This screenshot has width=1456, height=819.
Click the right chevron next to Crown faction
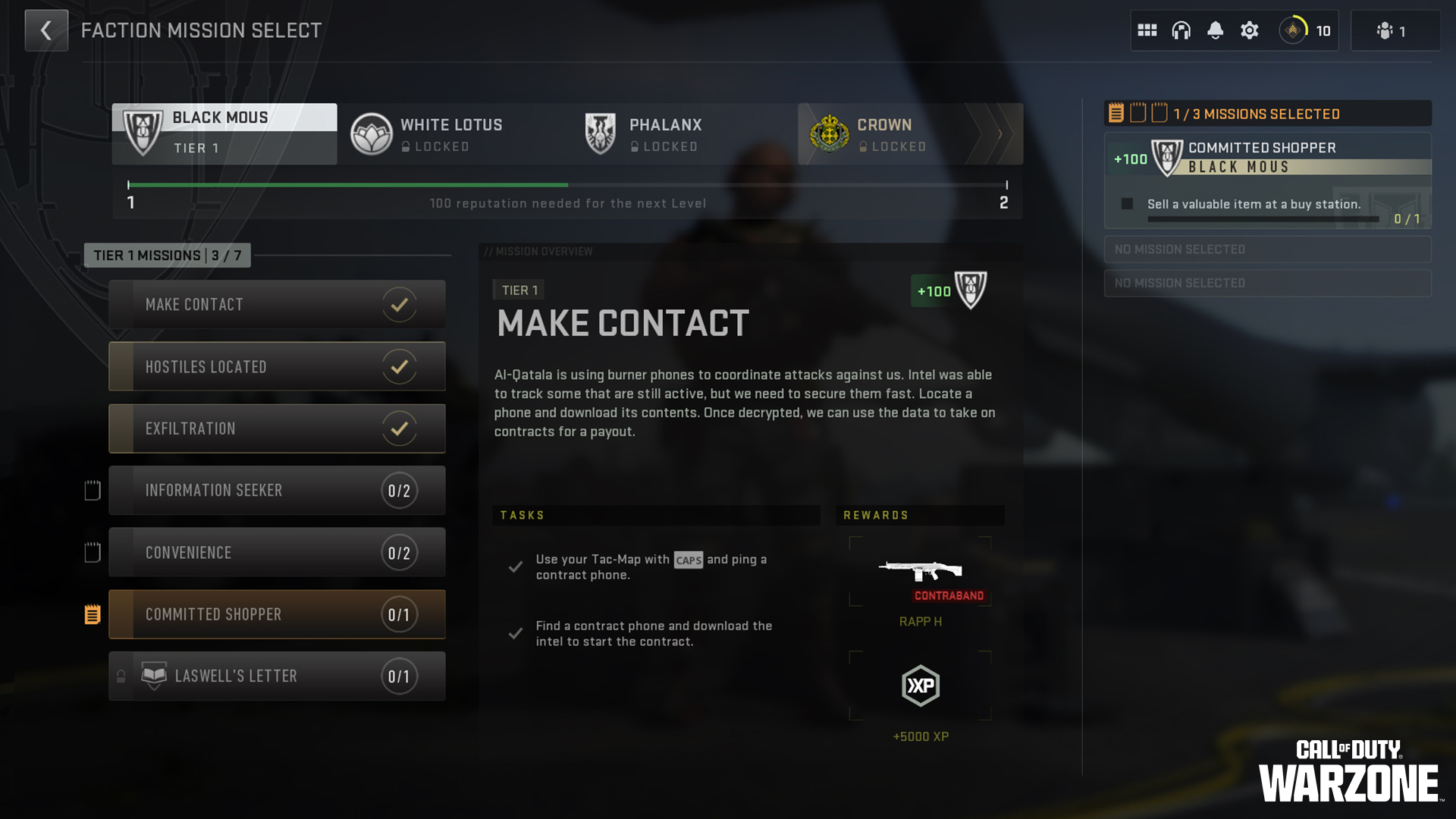(x=999, y=133)
